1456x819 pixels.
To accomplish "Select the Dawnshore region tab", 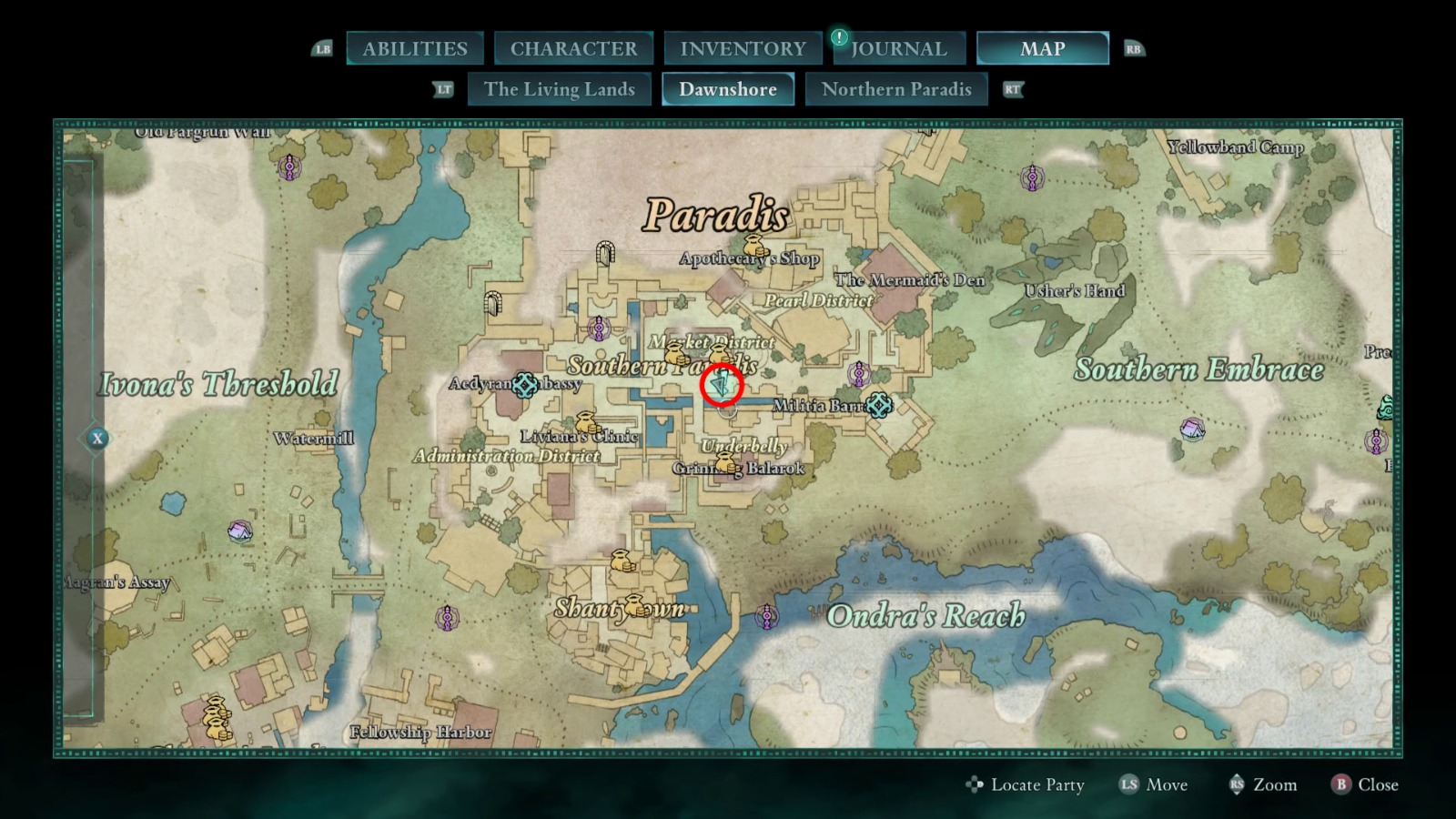I will click(727, 89).
